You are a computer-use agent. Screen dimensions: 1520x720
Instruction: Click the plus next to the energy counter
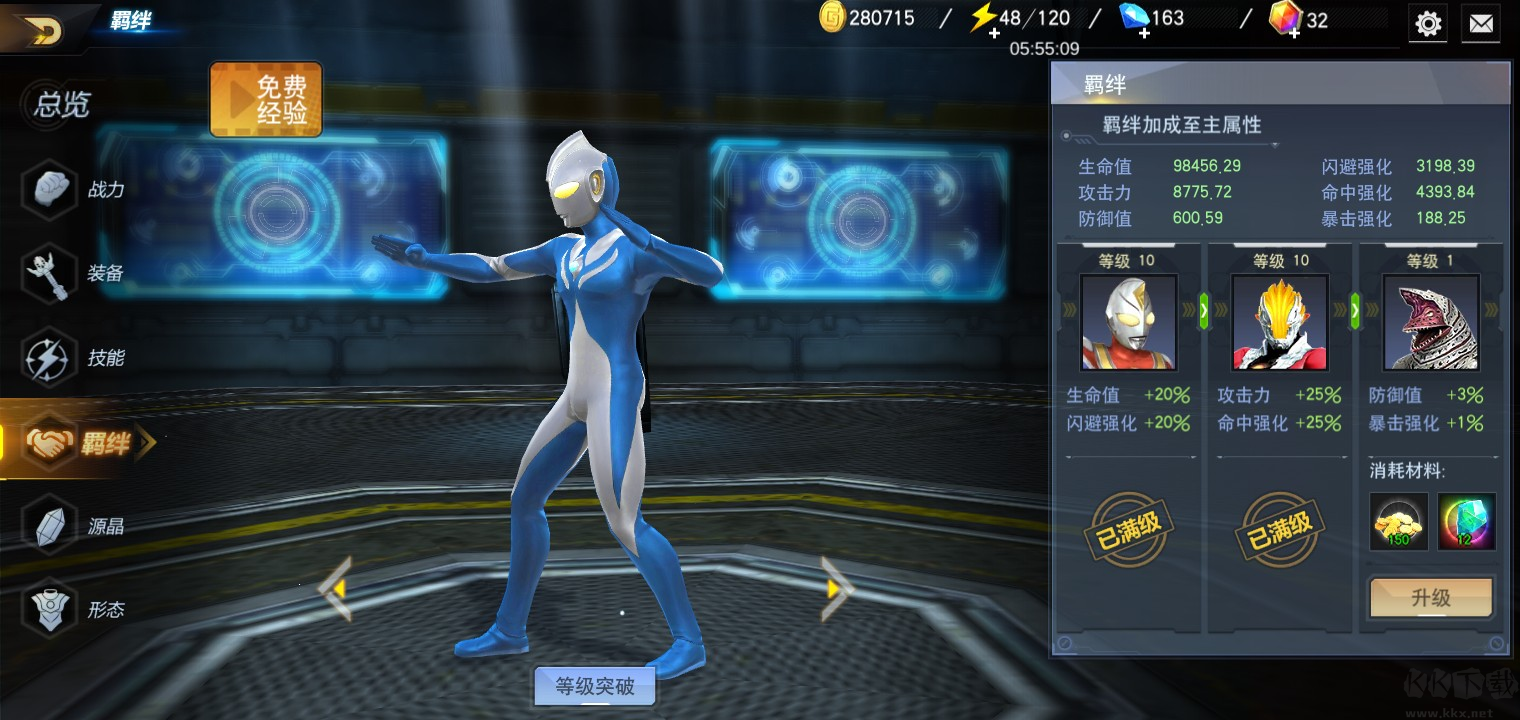click(x=993, y=35)
